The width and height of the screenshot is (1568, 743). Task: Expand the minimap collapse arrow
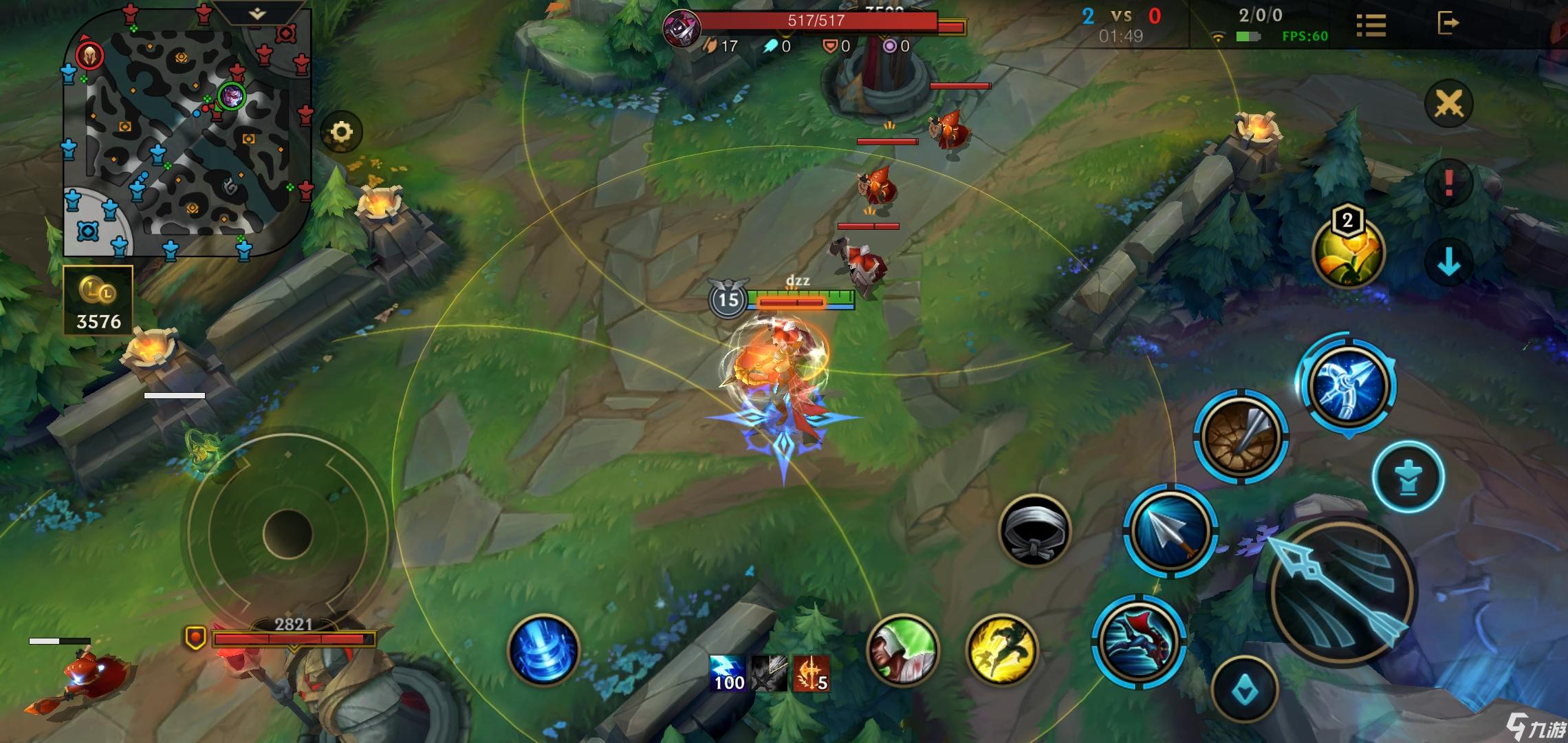point(257,14)
